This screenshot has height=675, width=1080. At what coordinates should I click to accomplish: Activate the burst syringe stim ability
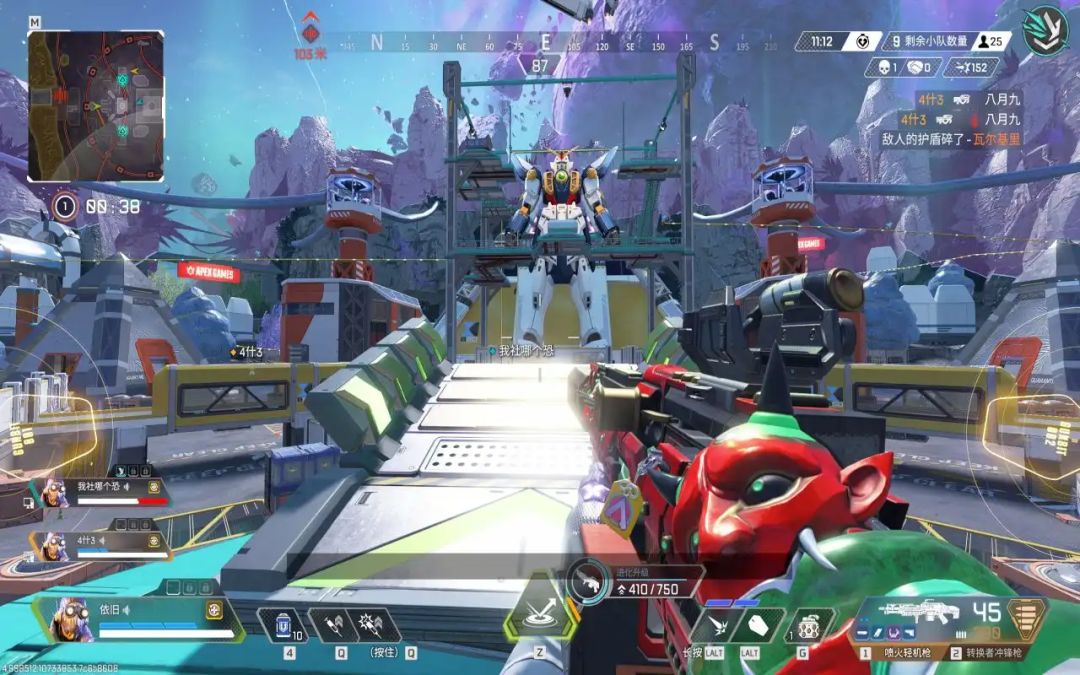(377, 625)
